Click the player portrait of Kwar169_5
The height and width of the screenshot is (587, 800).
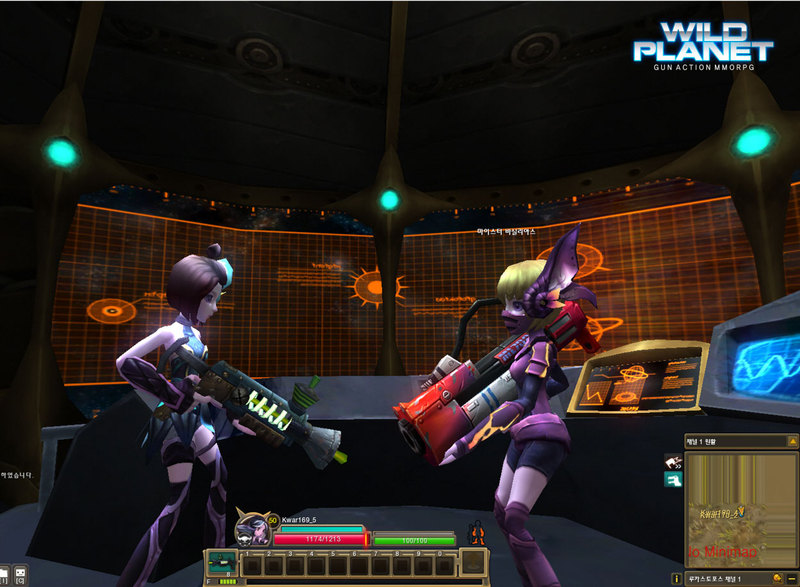pos(250,530)
